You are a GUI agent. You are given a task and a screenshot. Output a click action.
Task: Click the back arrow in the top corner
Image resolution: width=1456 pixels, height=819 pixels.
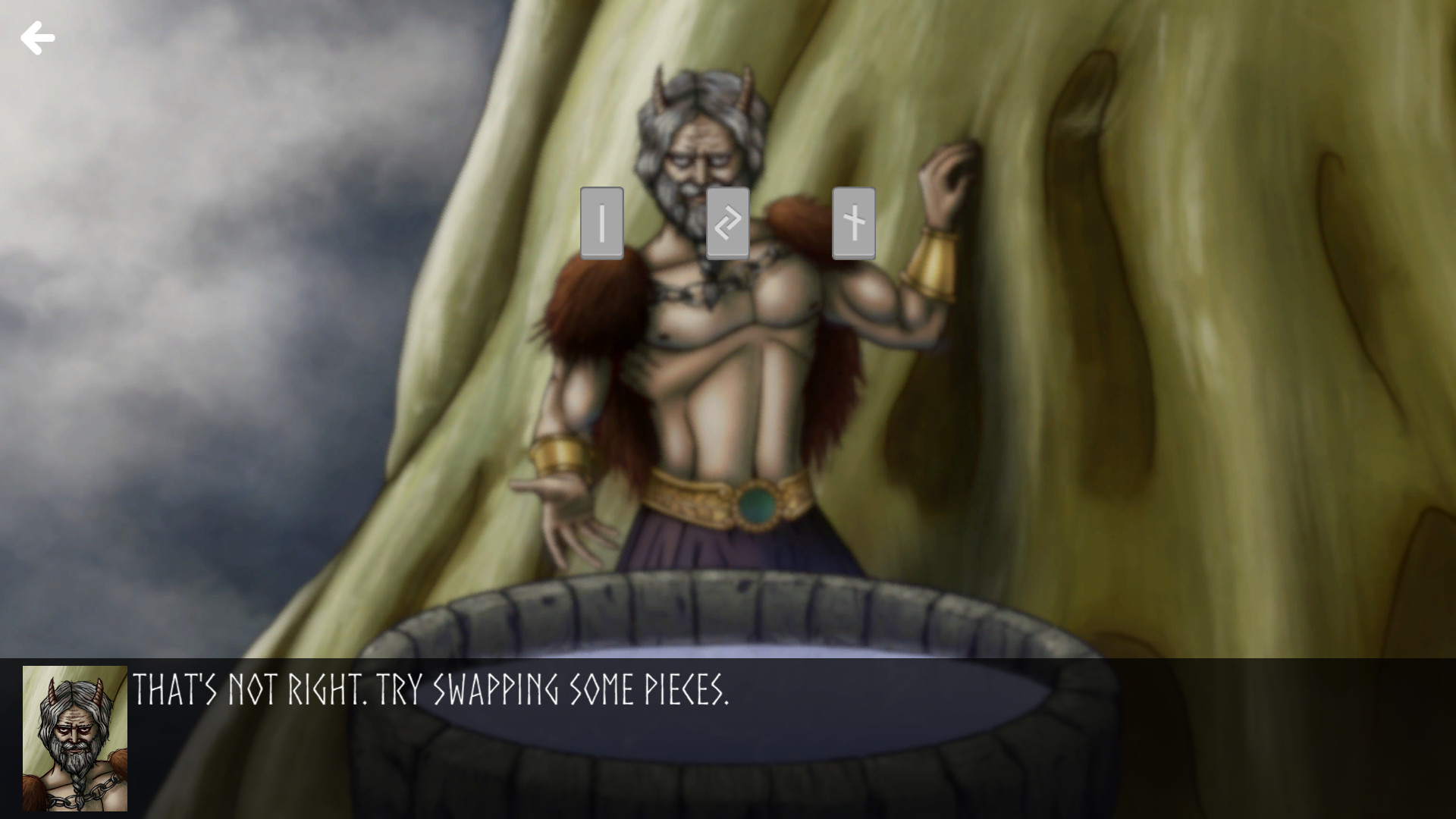click(38, 38)
